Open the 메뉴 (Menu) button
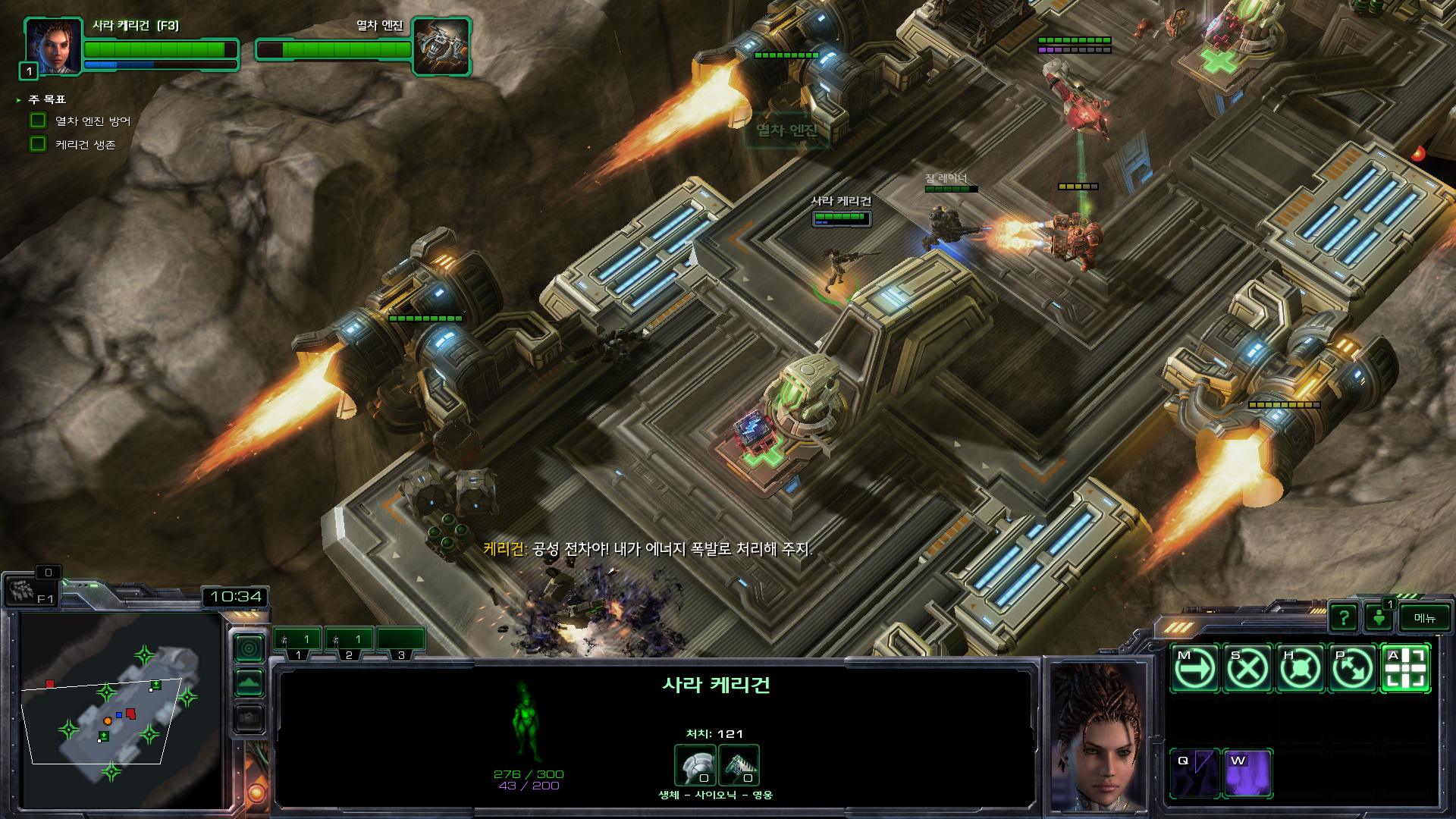The width and height of the screenshot is (1456, 819). pyautogui.click(x=1424, y=618)
